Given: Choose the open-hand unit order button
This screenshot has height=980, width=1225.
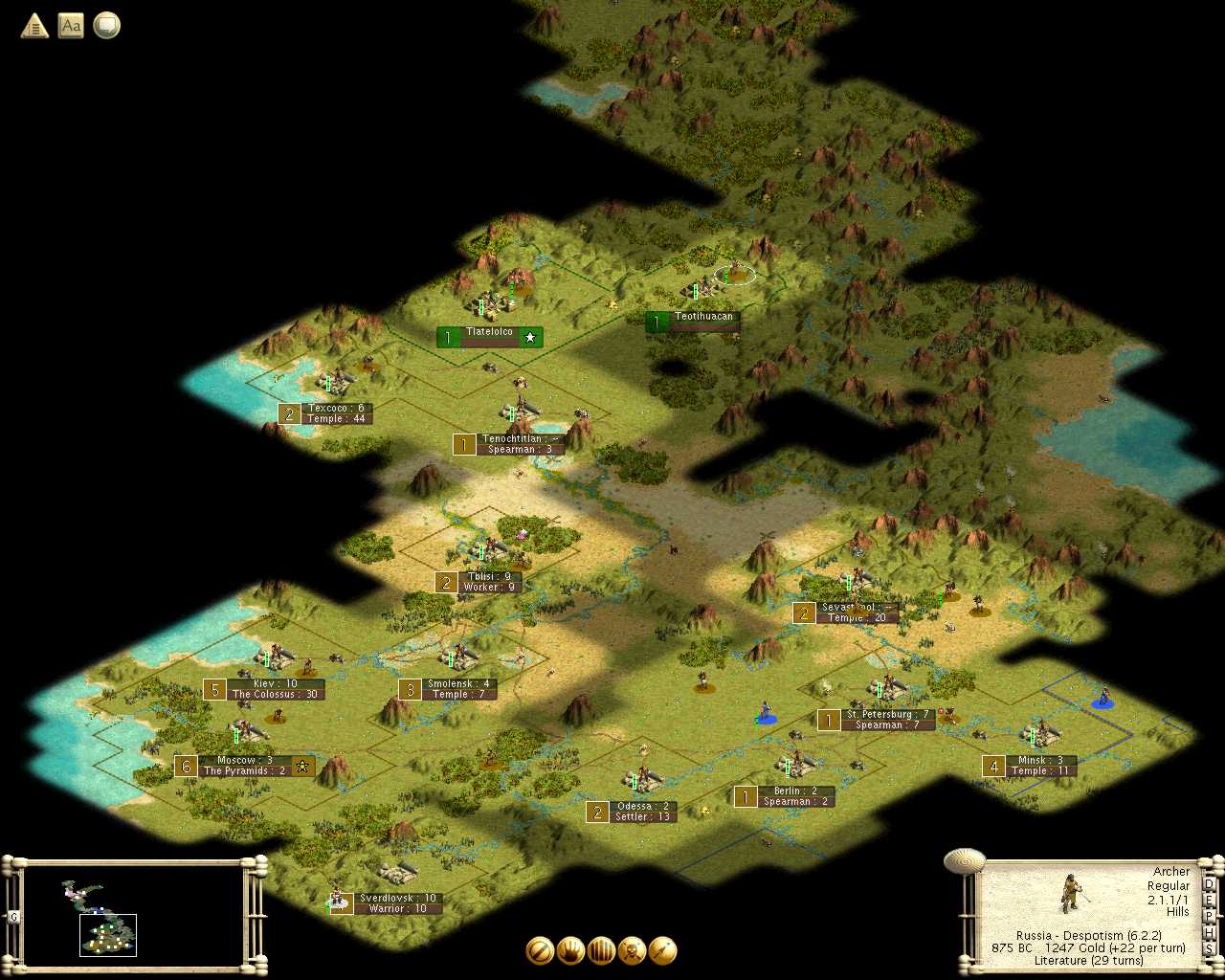Looking at the screenshot, I should coord(570,950).
